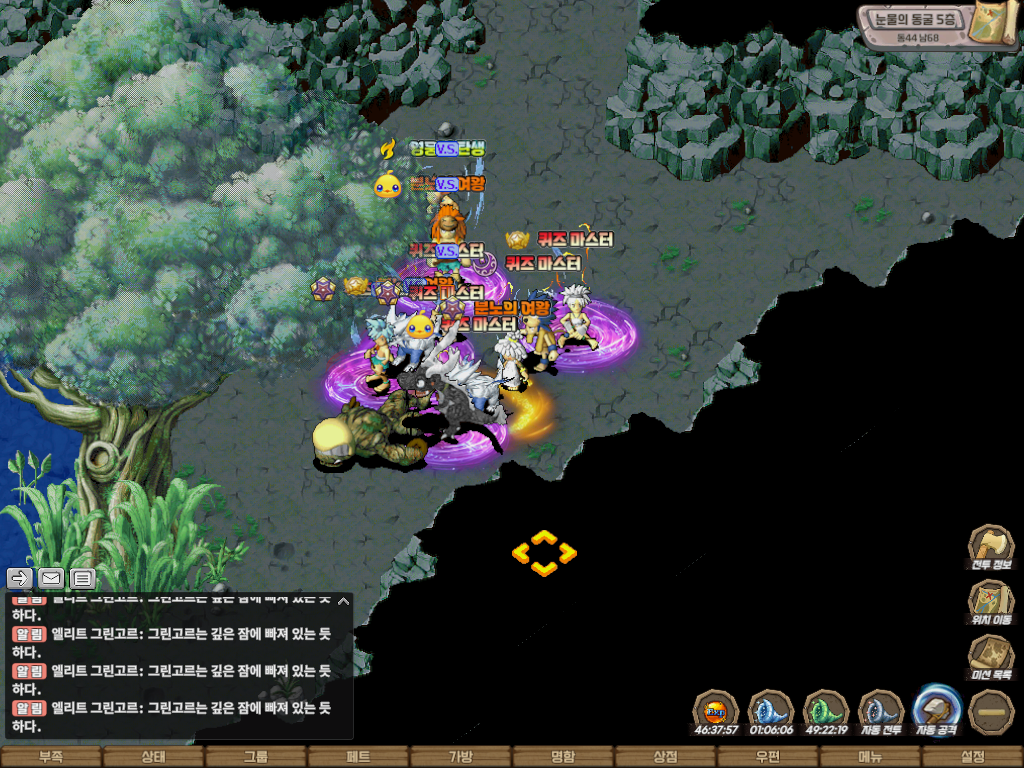This screenshot has width=1024, height=768.
Task: Open the 가방 (Bag) inventory
Action: point(460,757)
